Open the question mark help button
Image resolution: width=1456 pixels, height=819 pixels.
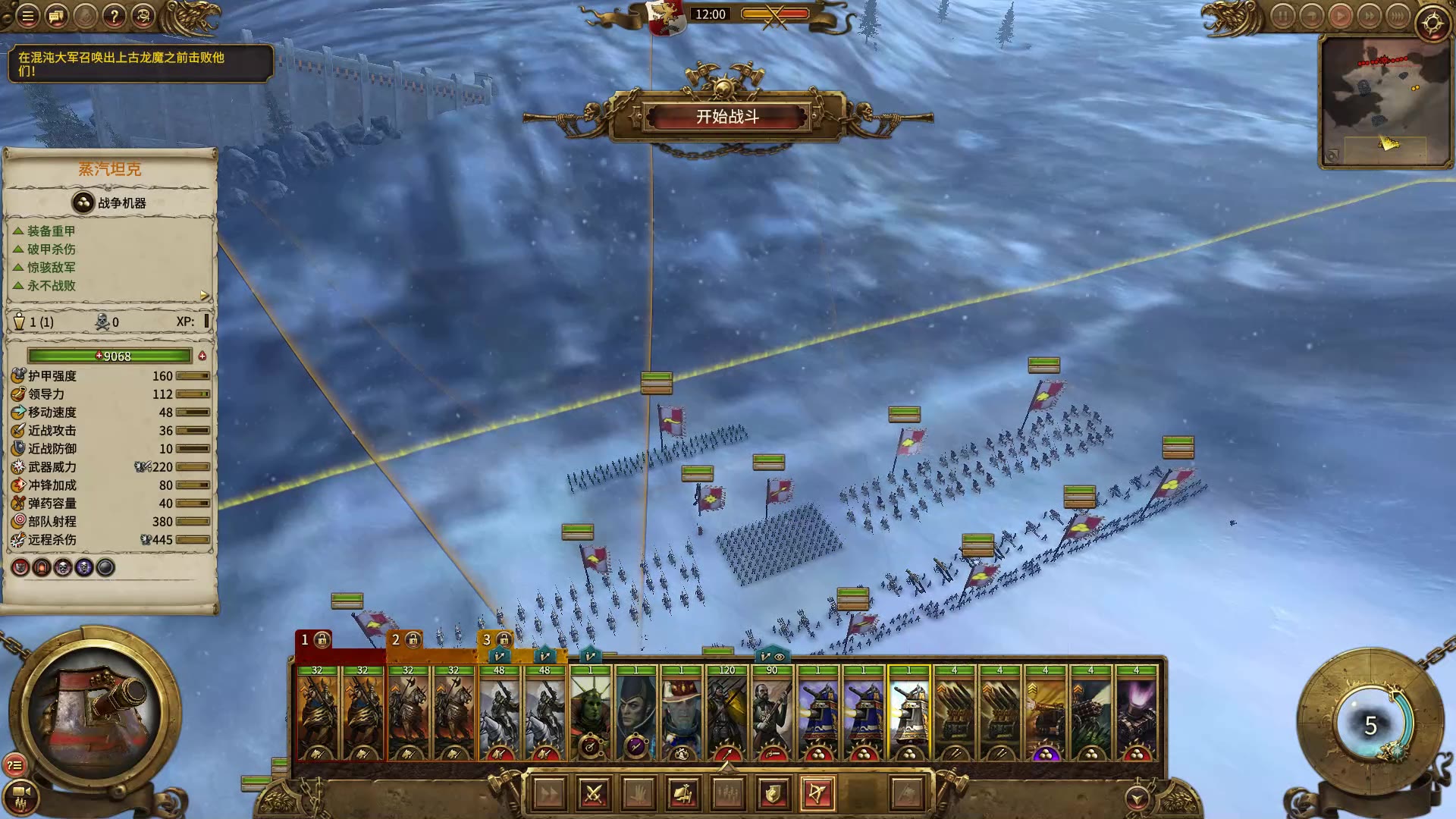[x=114, y=16]
